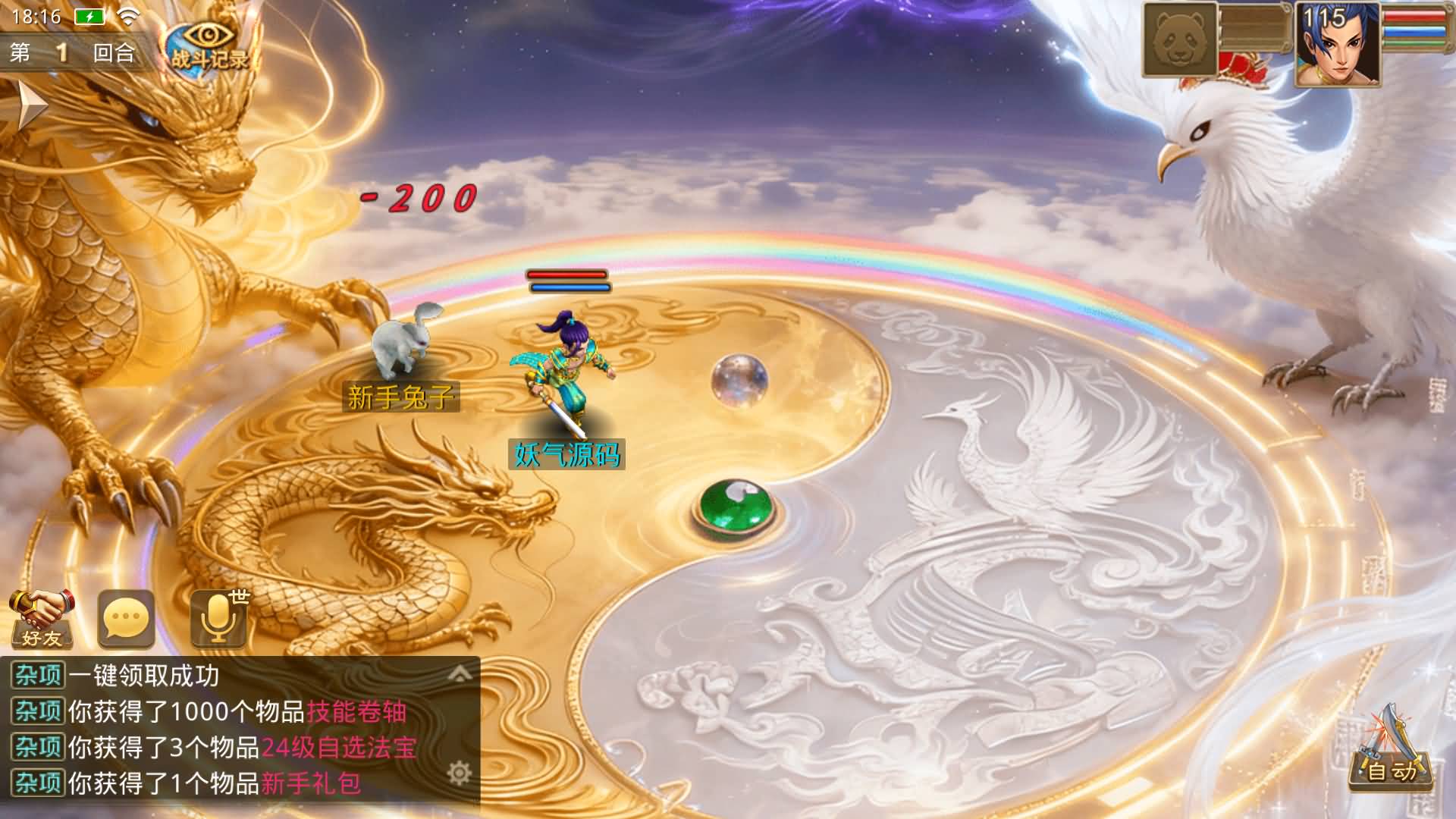View the 新手礼包 item link in chat
Screen dimensions: 1456x819
pos(311,783)
